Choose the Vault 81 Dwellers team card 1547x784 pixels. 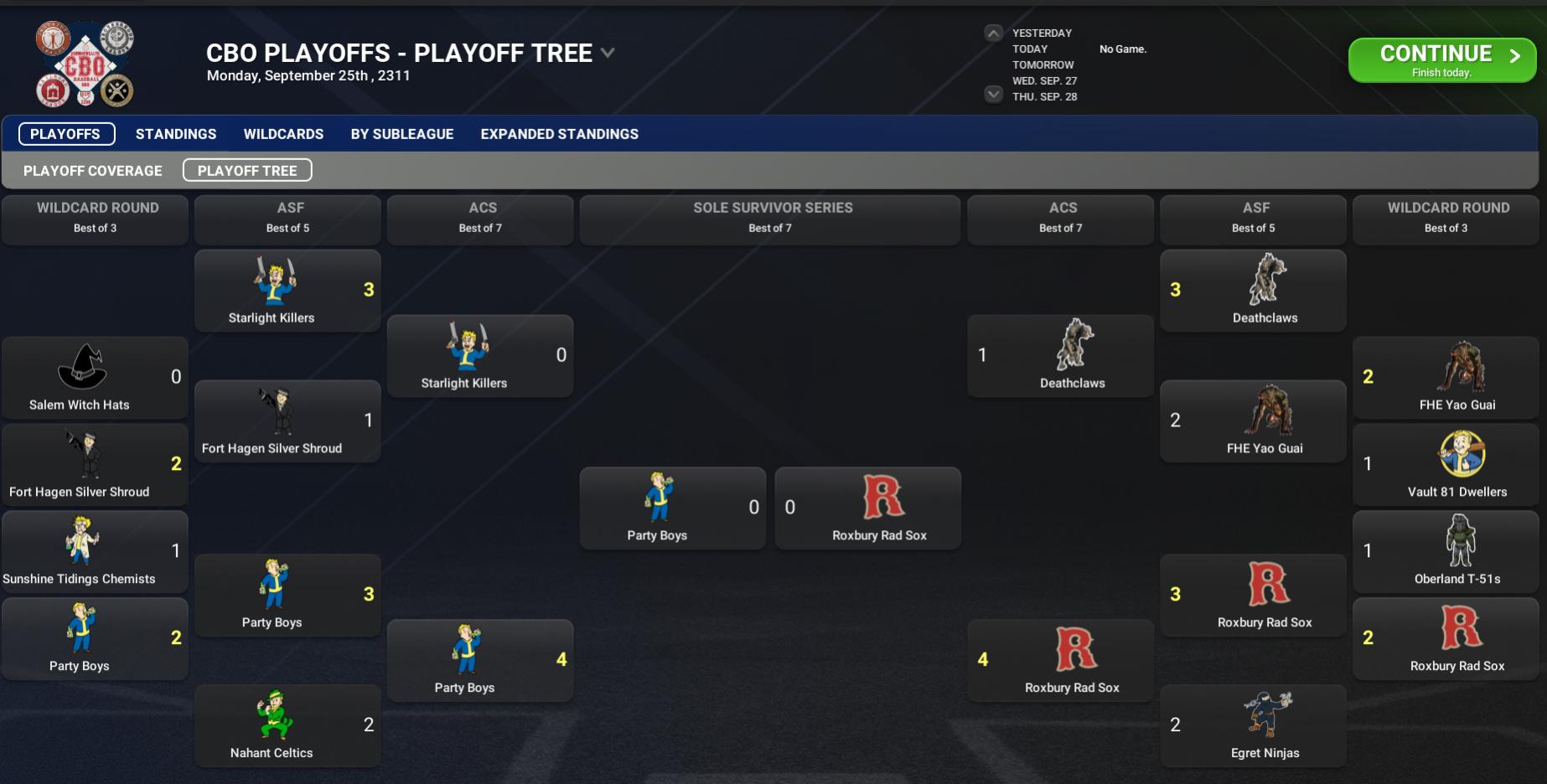coord(1446,465)
